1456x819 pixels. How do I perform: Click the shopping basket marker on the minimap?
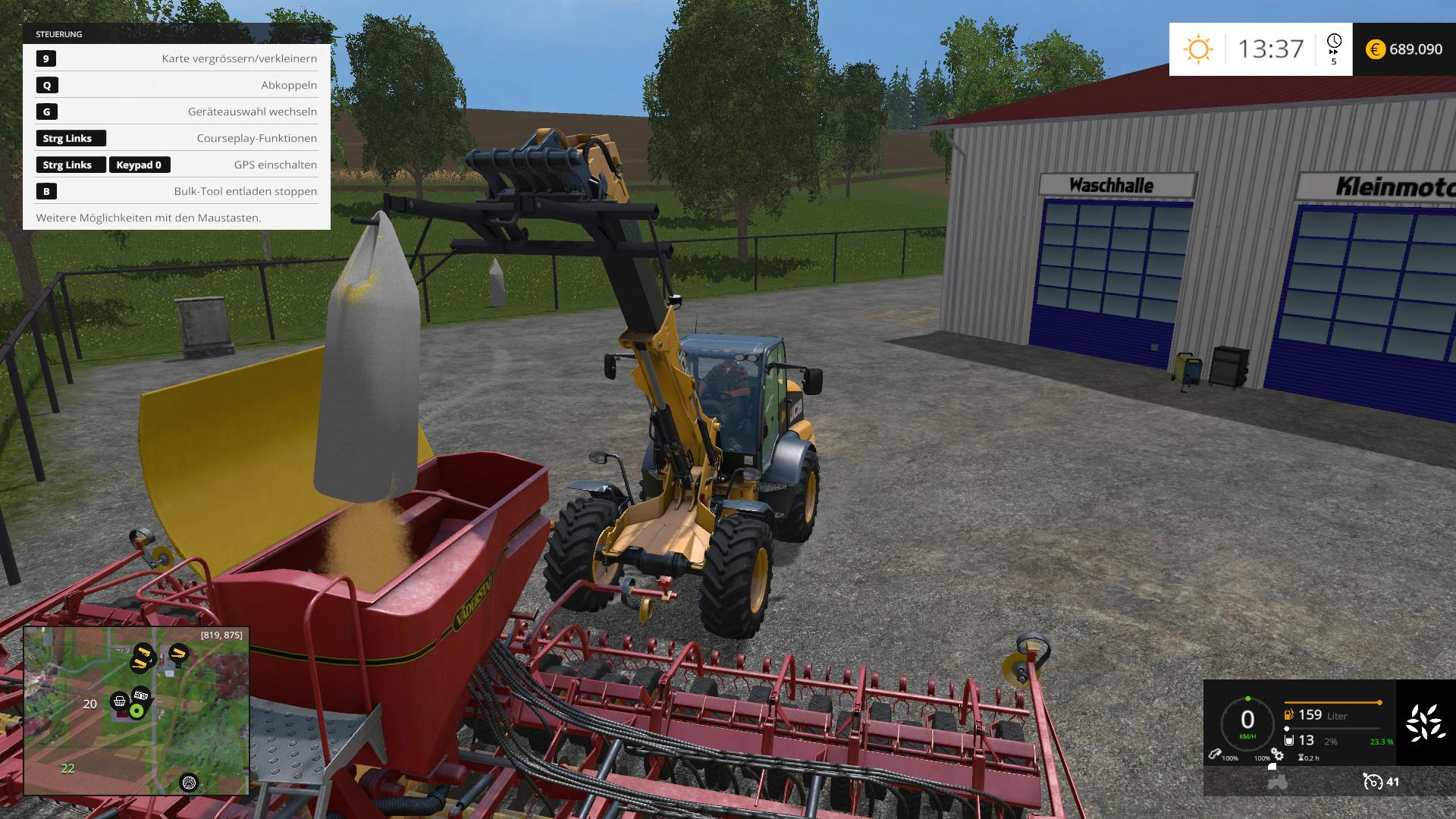point(119,701)
